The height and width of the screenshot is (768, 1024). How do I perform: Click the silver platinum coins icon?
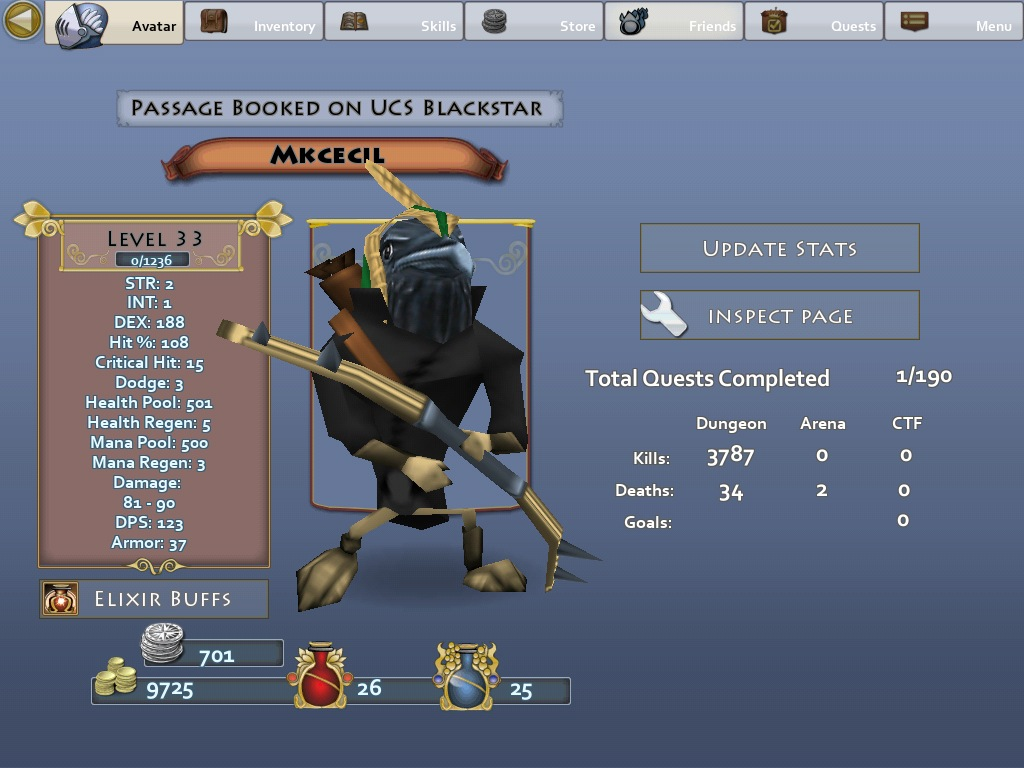click(x=162, y=642)
